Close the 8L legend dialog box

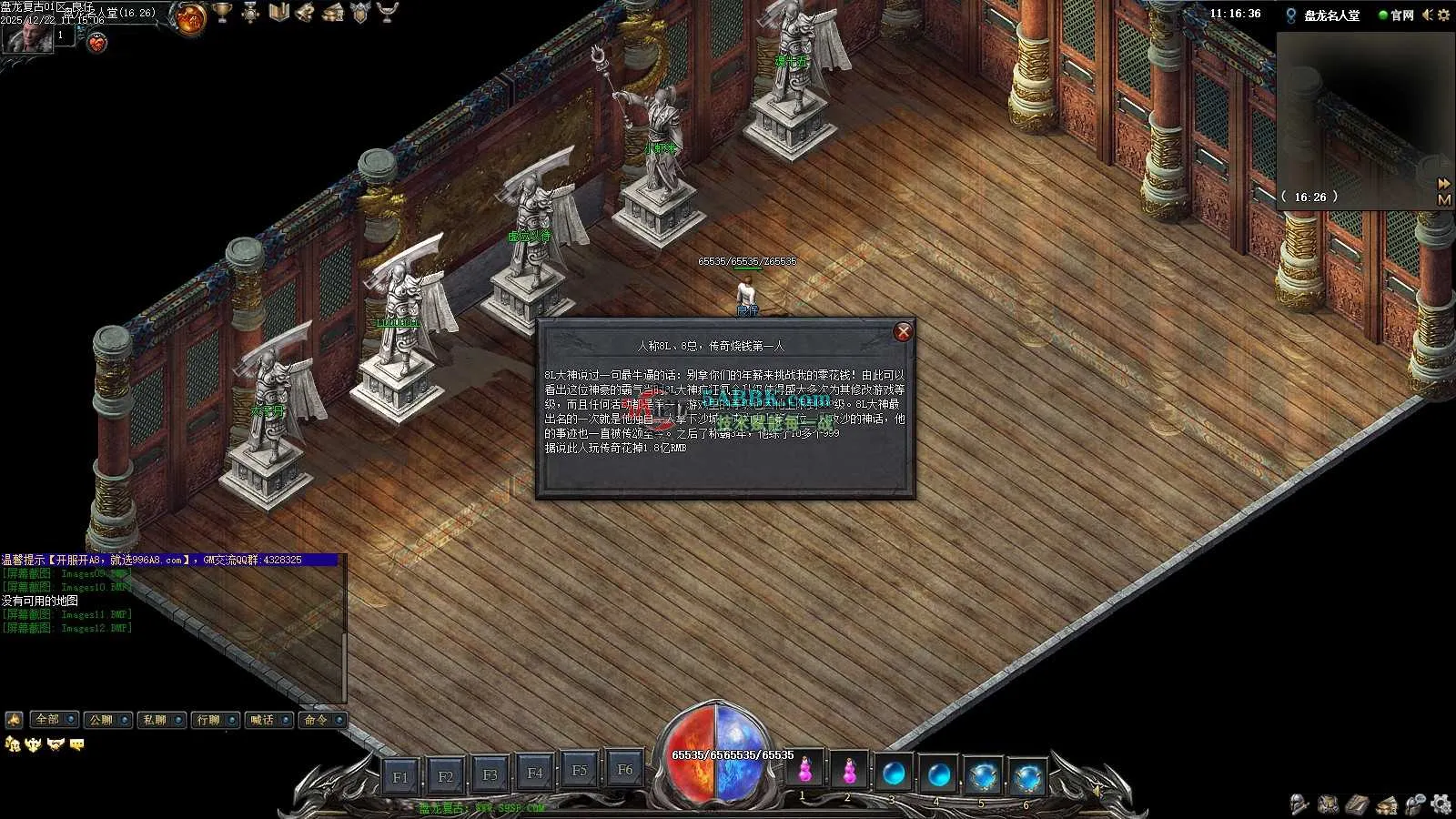pos(903,332)
